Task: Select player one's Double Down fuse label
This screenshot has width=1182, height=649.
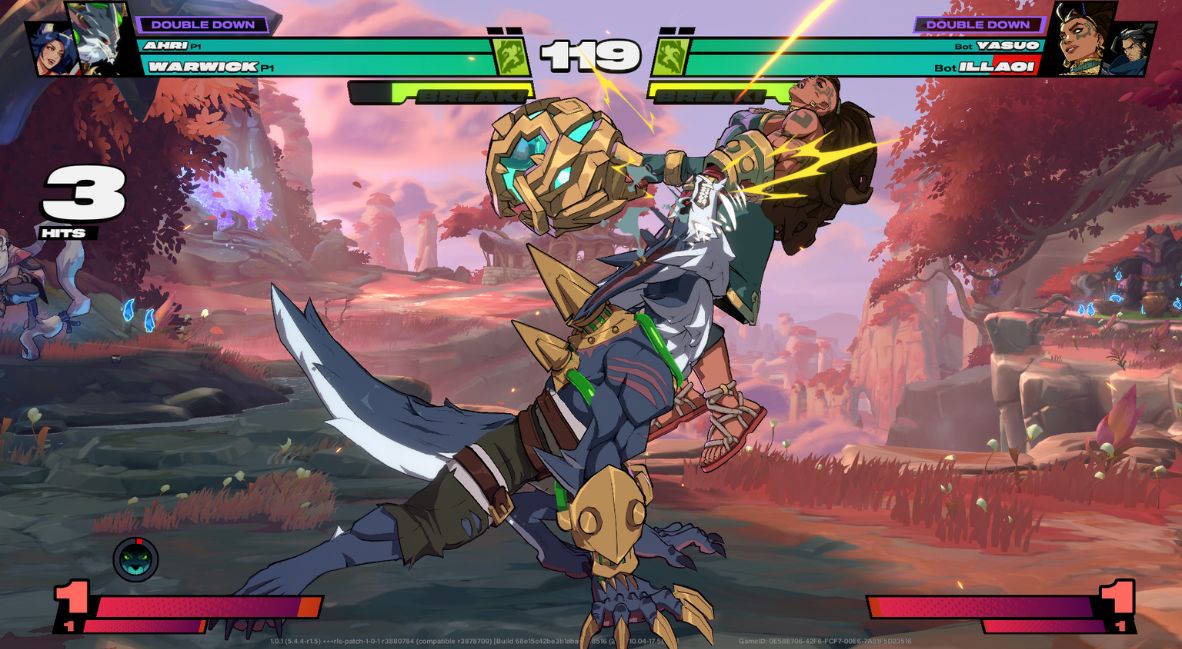Action: (203, 24)
